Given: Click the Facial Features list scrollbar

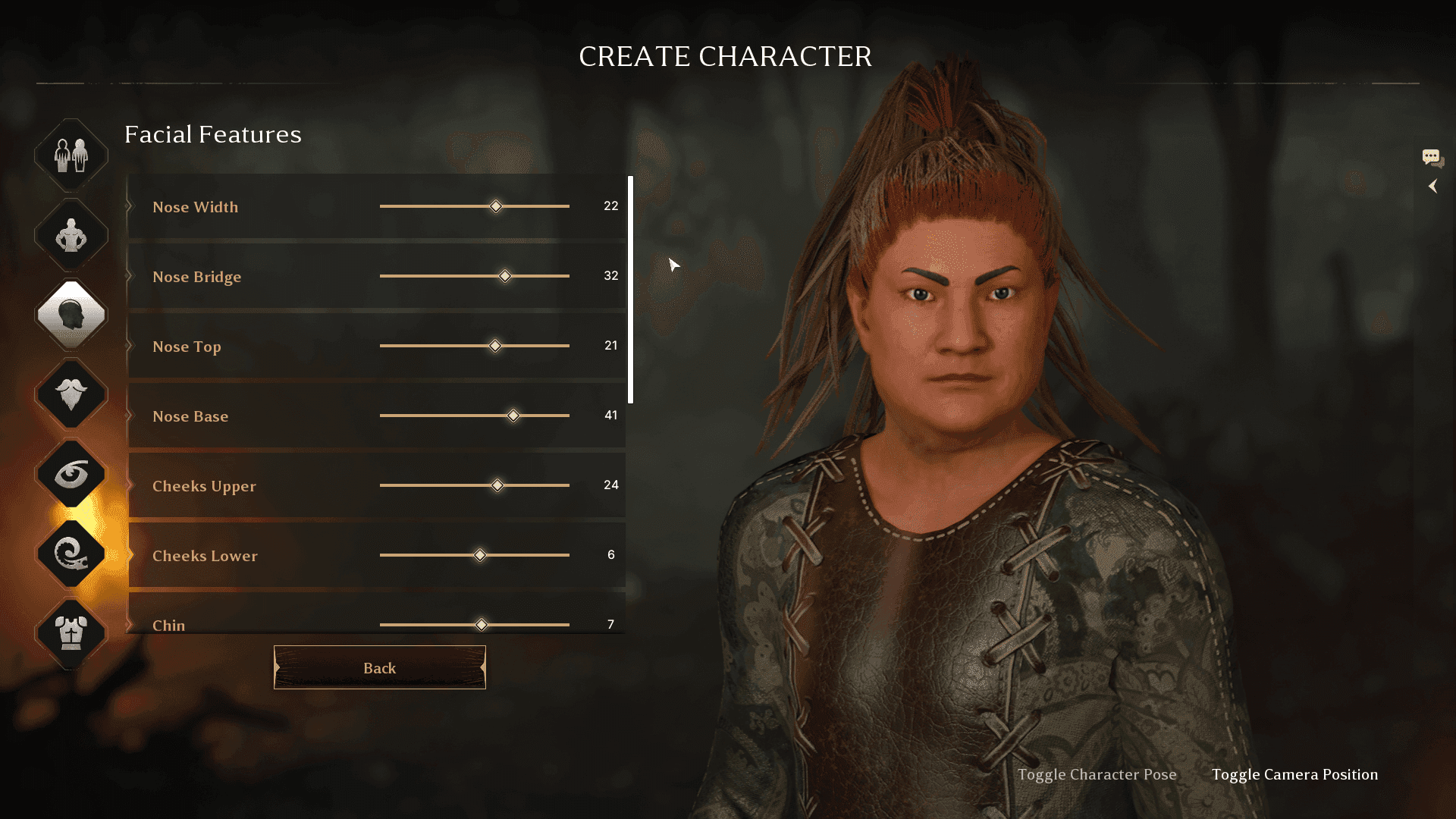Looking at the screenshot, I should pyautogui.click(x=632, y=288).
